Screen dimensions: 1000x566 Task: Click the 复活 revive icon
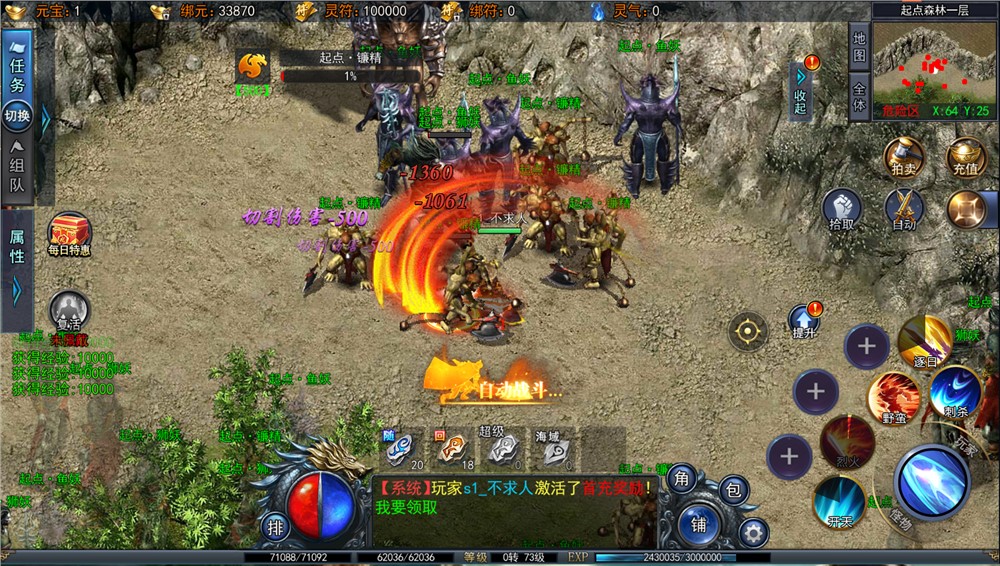[68, 311]
